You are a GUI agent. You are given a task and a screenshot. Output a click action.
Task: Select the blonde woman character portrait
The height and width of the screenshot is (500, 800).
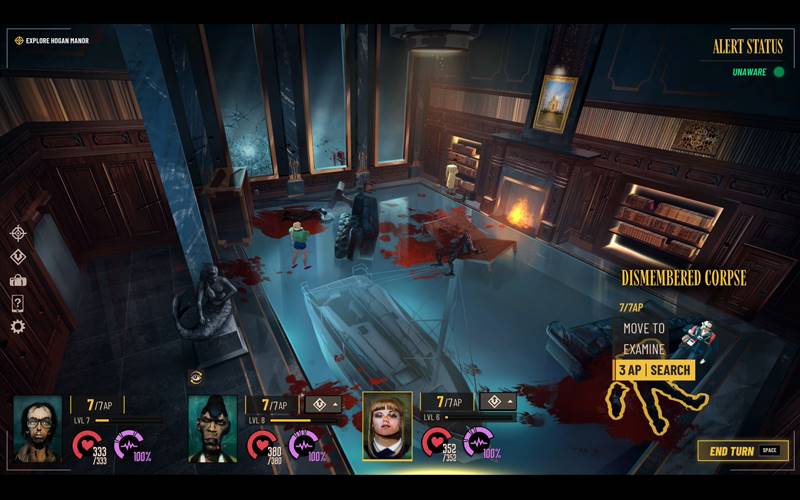387,425
